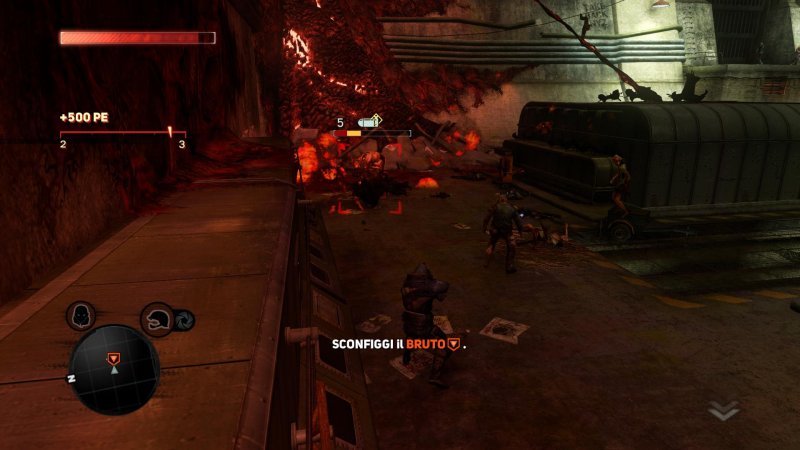Viewport: 800px width, 450px height.
Task: Click the Sconfiggi il Bruto objective text
Action: tap(399, 344)
